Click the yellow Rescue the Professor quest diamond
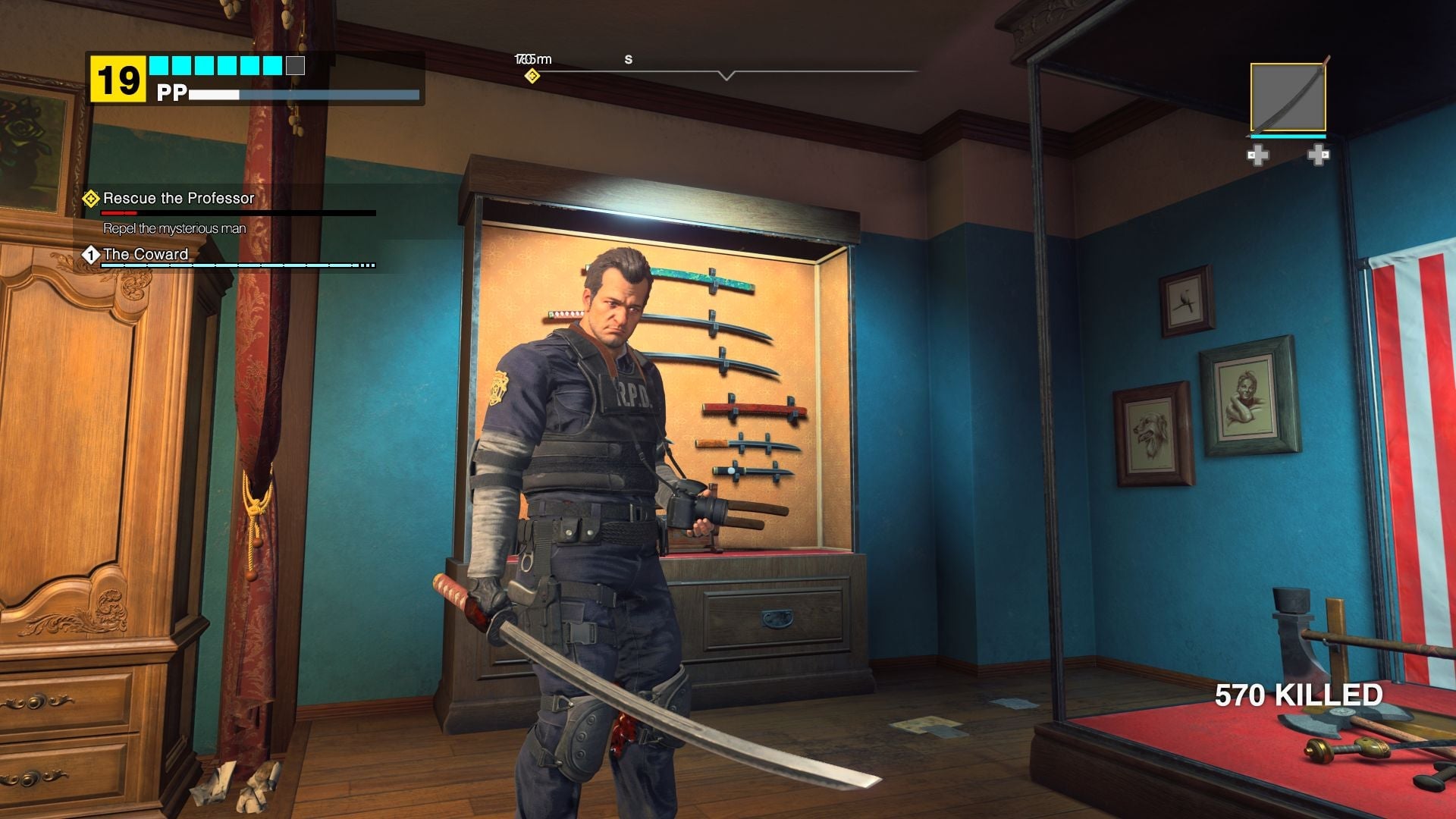 (90, 199)
